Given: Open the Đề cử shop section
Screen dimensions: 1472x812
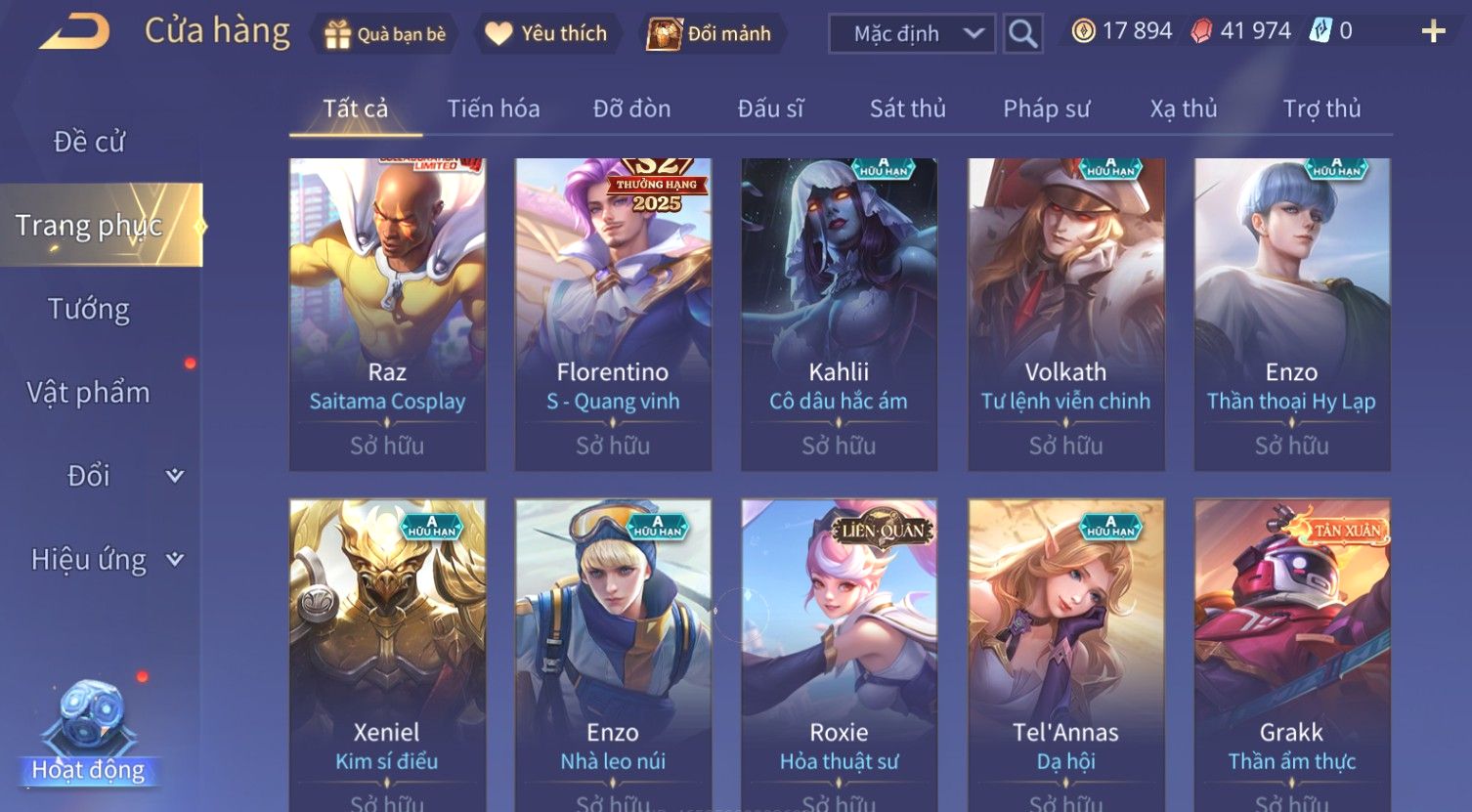Looking at the screenshot, I should pos(89,142).
